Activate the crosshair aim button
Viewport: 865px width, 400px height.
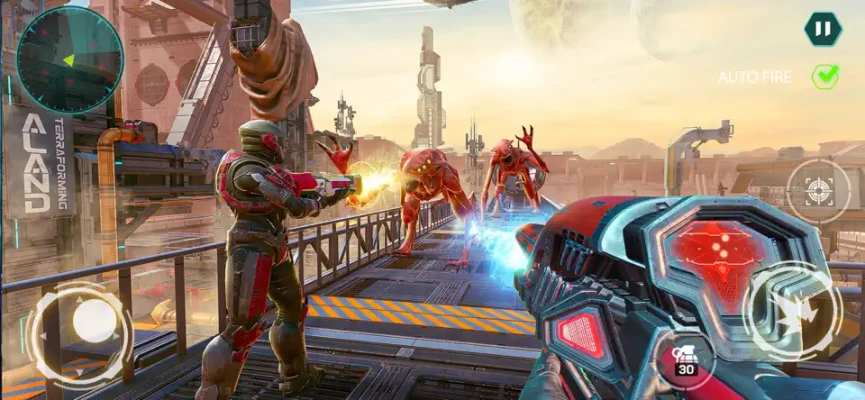(818, 190)
